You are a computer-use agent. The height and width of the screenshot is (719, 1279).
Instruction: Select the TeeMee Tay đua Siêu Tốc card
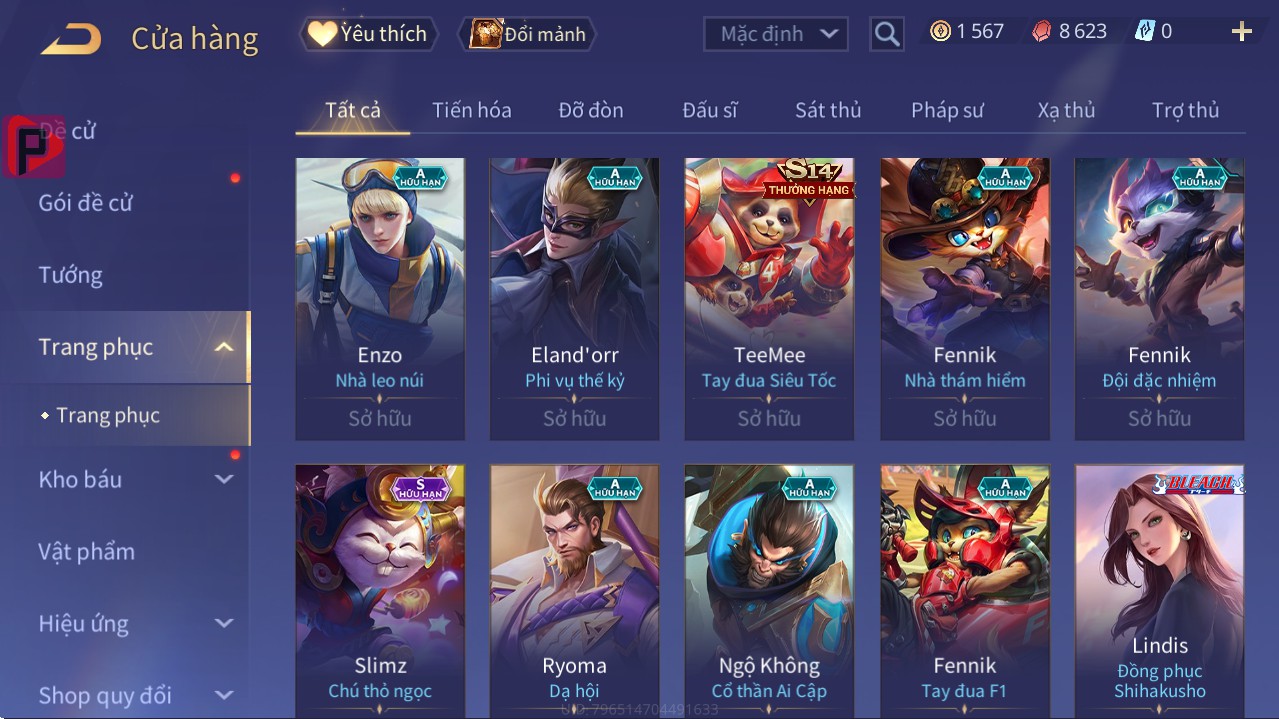coord(769,298)
